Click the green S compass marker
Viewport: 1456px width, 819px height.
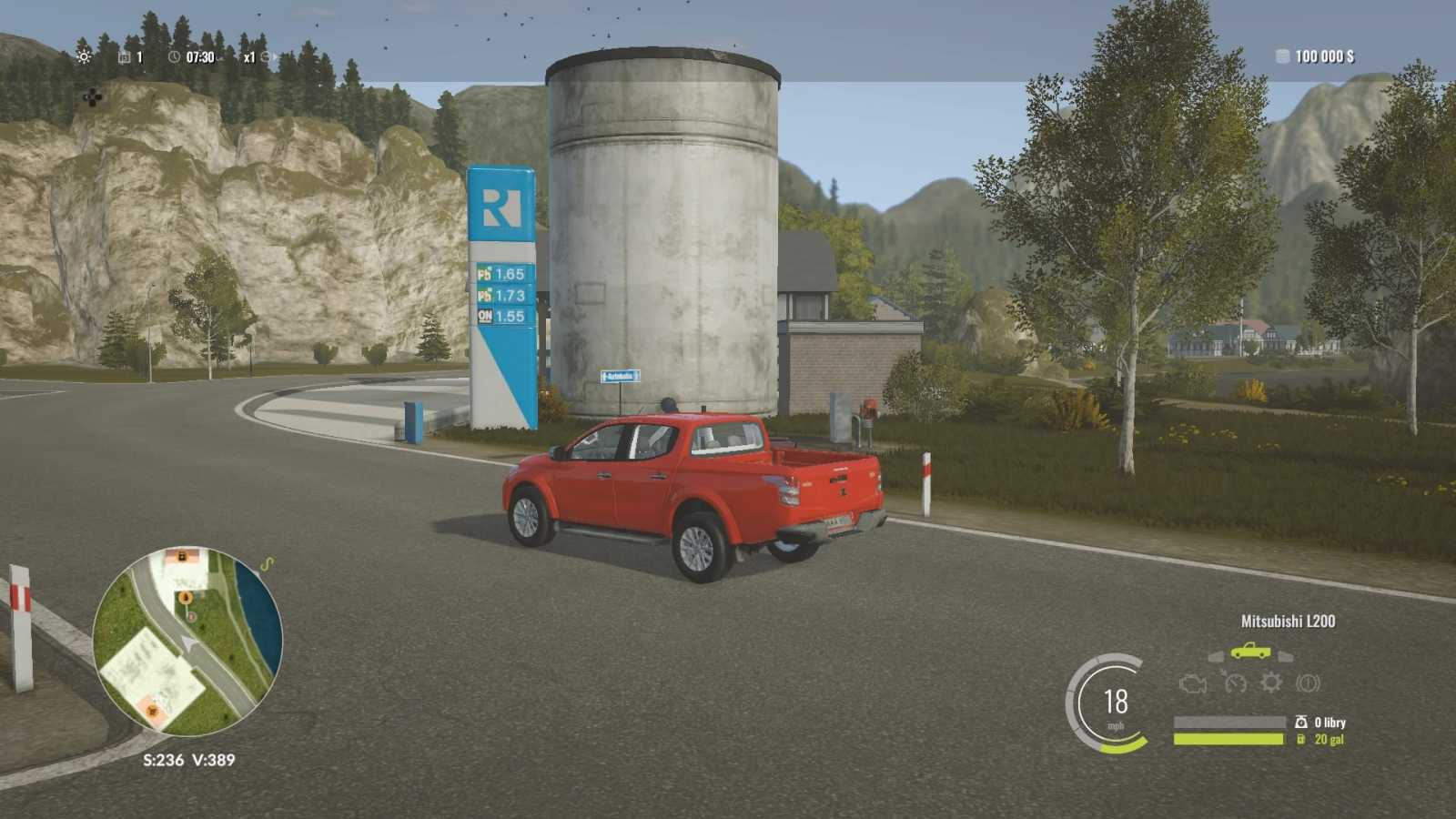tap(267, 565)
